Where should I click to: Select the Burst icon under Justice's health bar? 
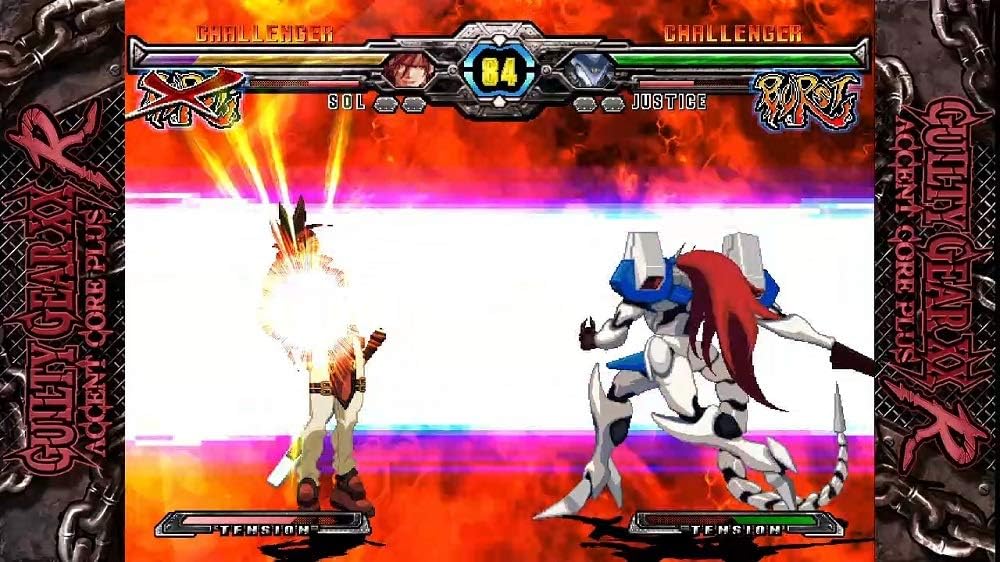click(804, 100)
